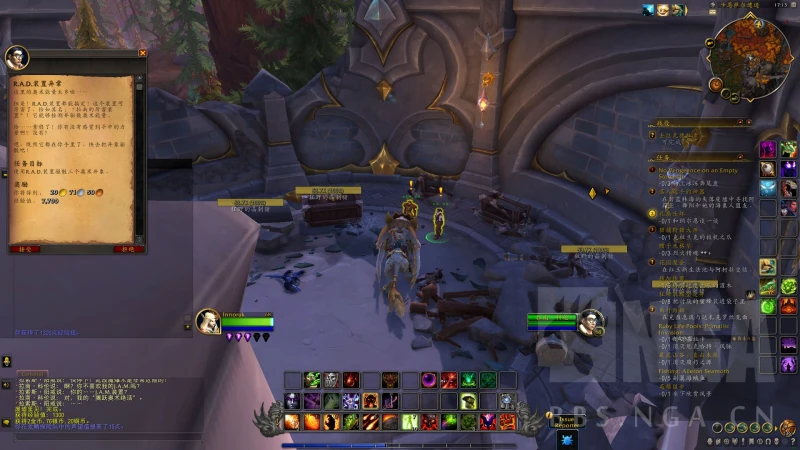Select the target portrait frame
Screen dimensions: 800x450
click(591, 322)
